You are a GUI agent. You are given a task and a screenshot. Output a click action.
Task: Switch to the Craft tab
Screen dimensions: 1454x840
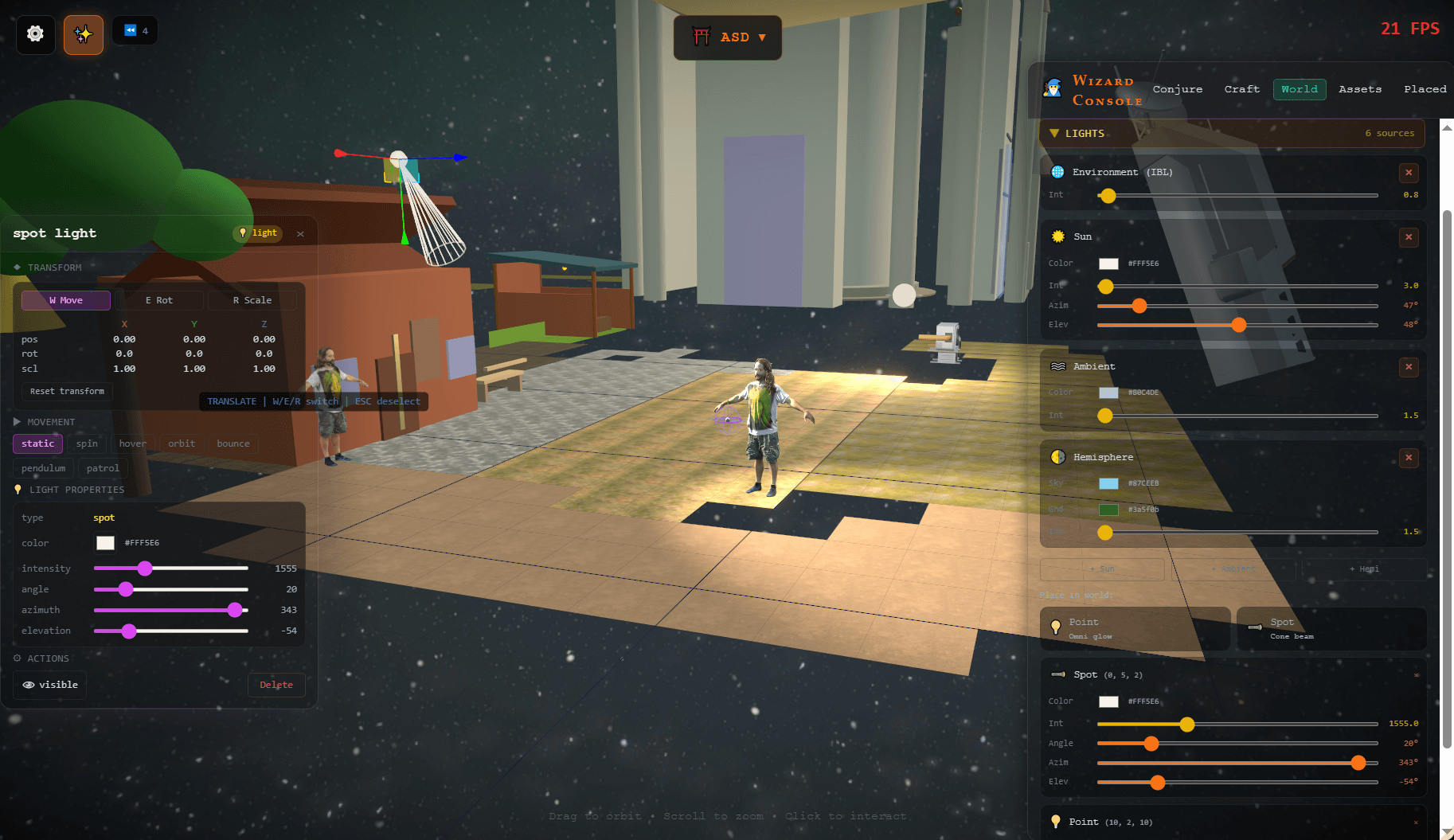coord(1241,89)
